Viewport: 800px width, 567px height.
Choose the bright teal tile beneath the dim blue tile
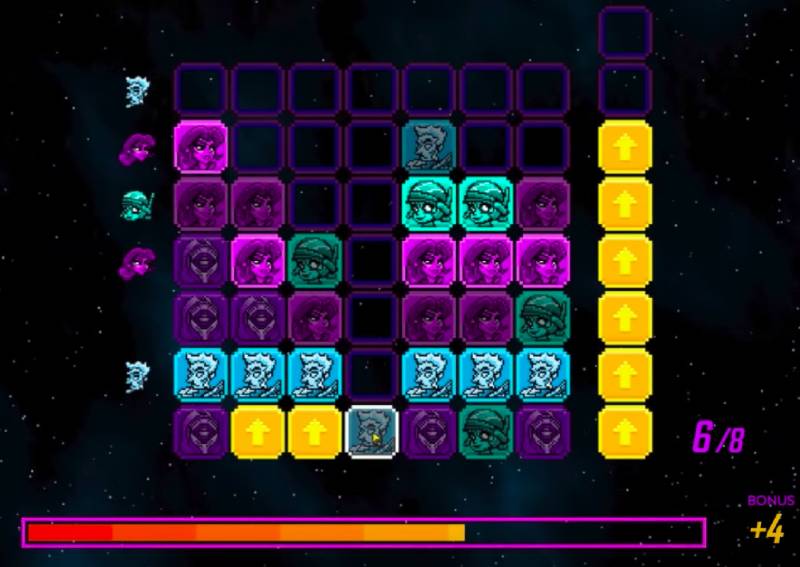[x=430, y=204]
